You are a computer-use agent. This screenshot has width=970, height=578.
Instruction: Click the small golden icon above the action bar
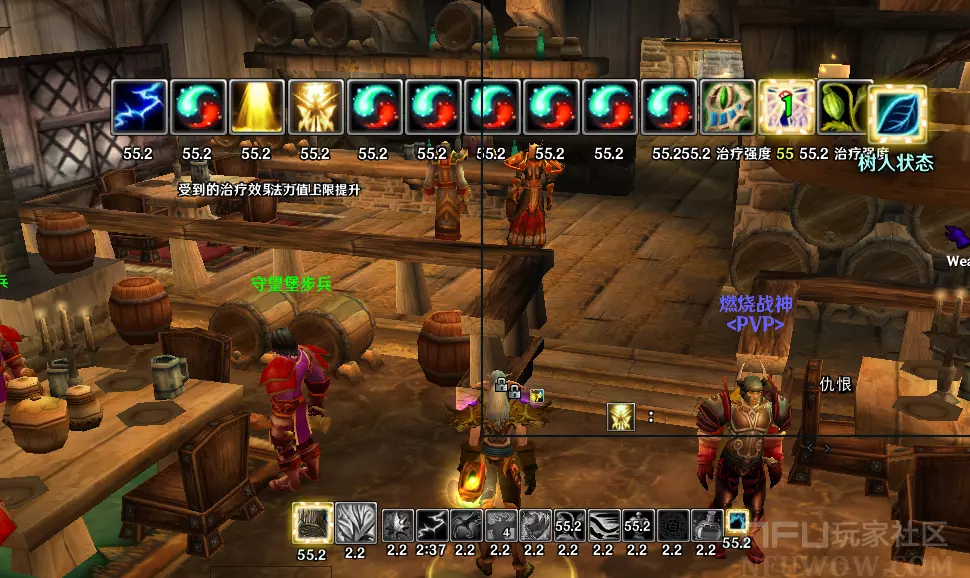point(621,416)
